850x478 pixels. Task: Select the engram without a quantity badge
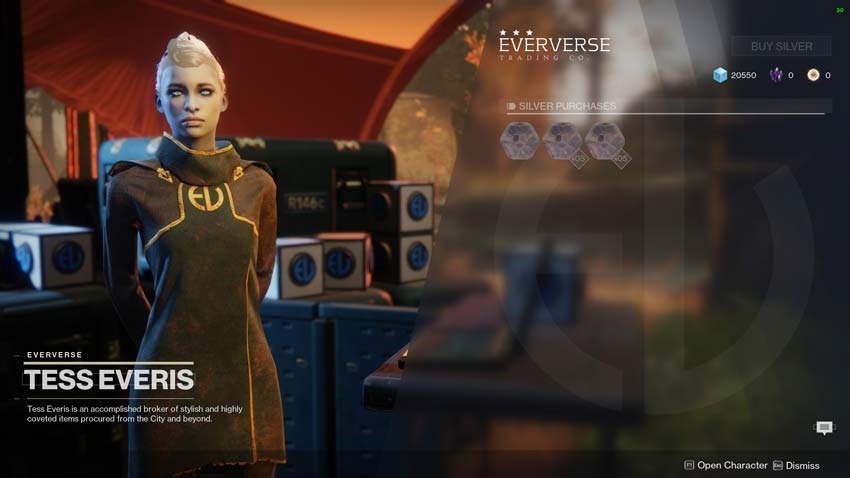(519, 141)
